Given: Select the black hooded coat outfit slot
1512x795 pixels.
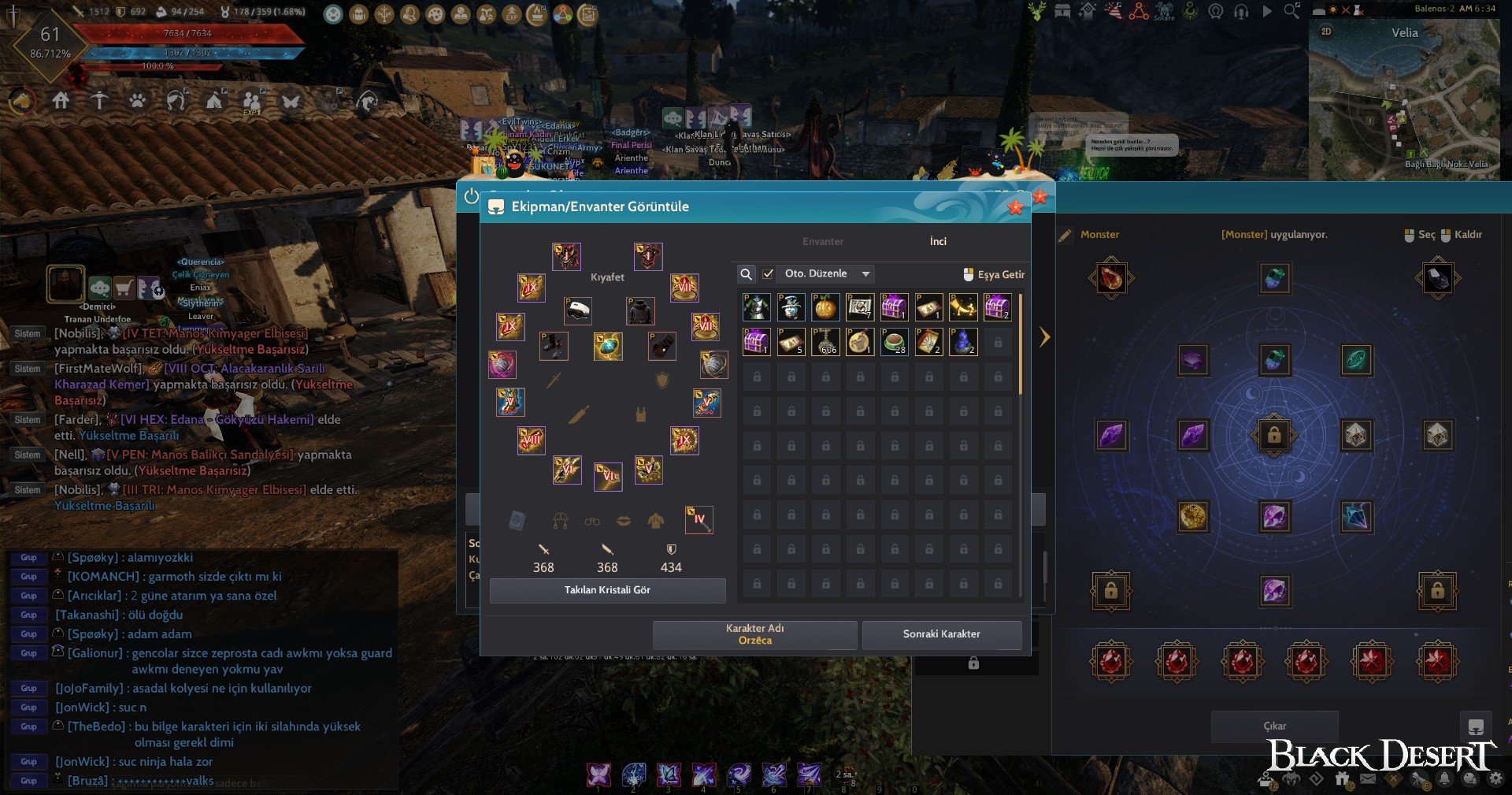Looking at the screenshot, I should pos(640,311).
